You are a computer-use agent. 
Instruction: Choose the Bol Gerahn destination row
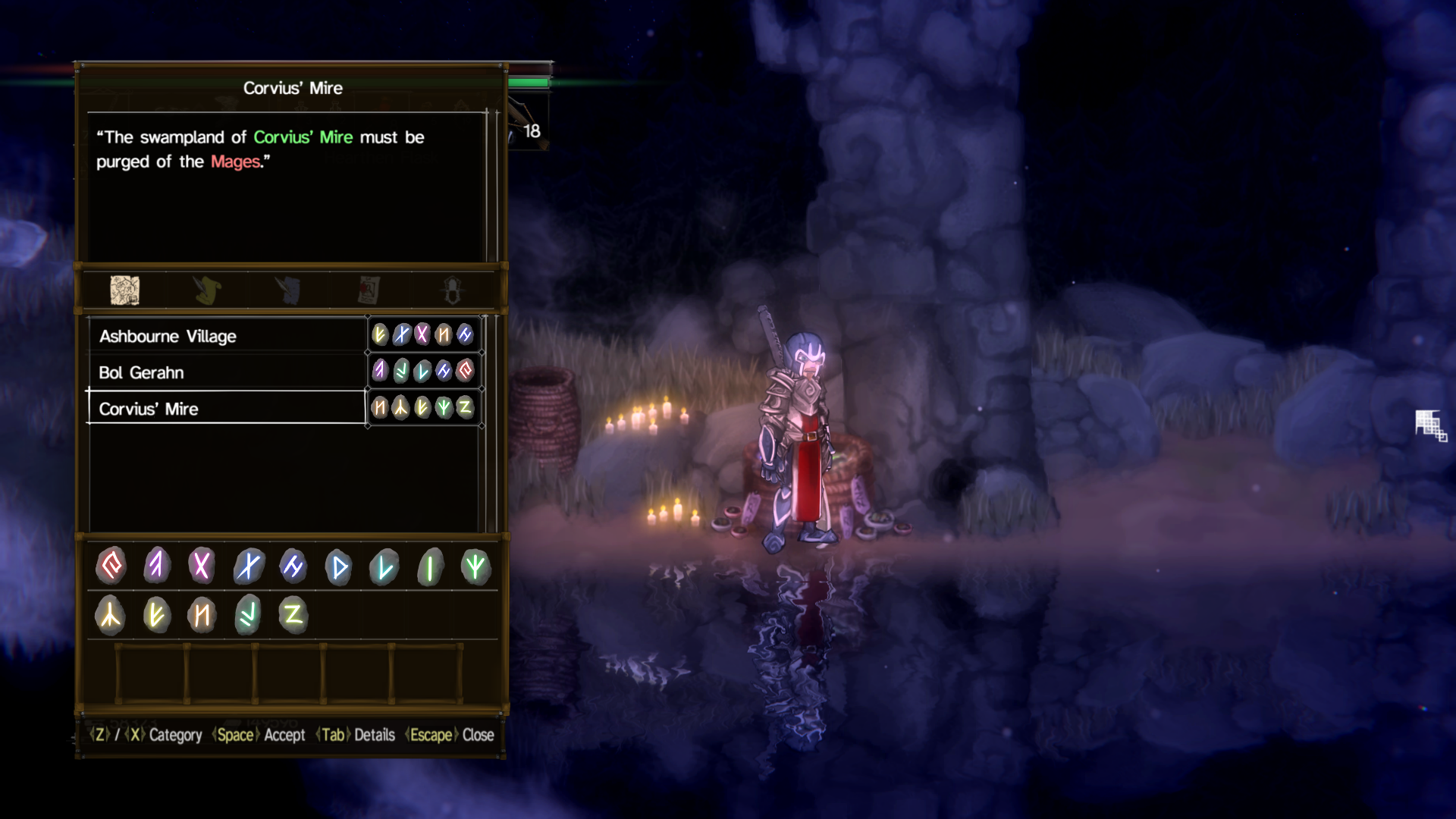227,372
